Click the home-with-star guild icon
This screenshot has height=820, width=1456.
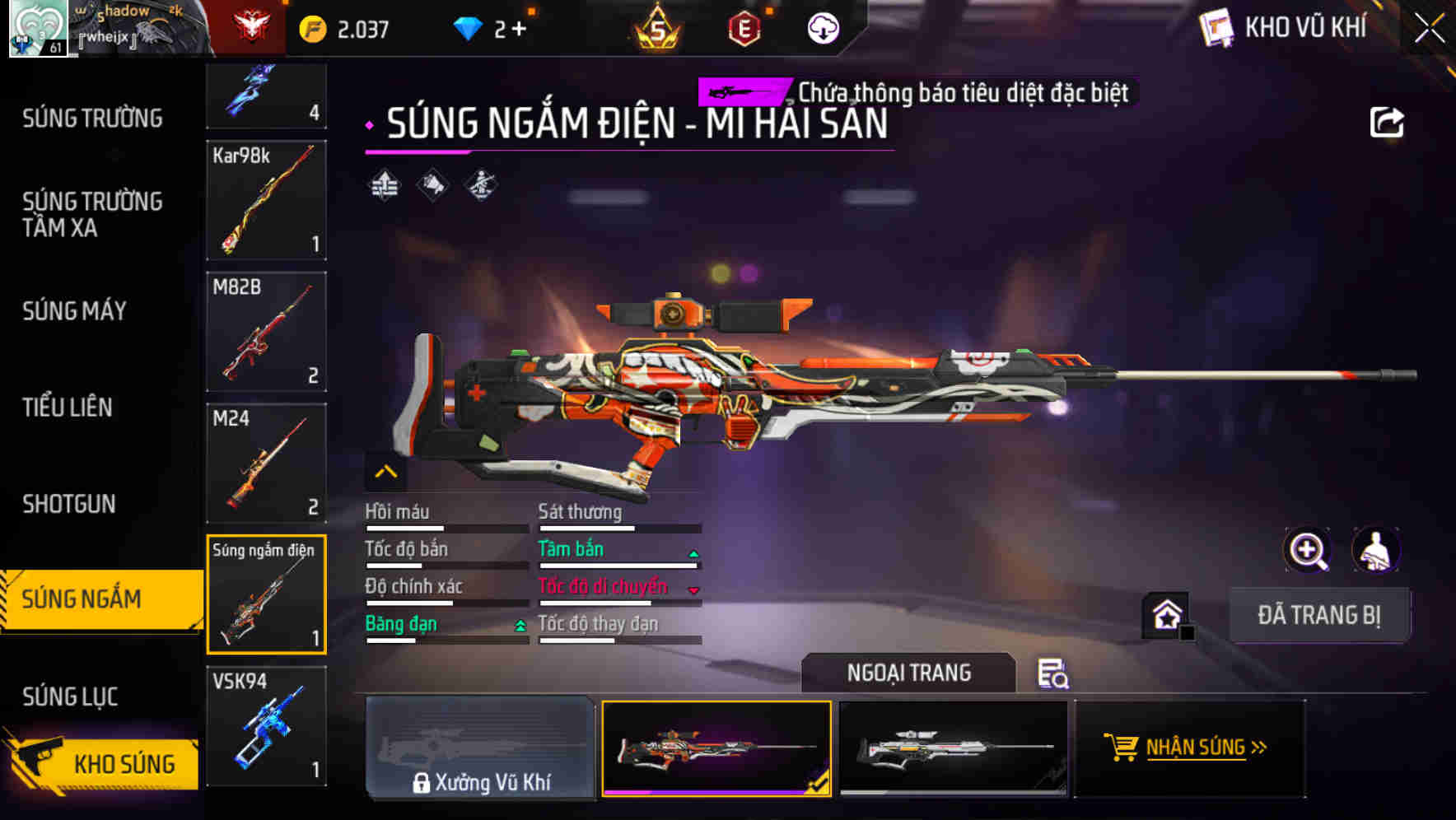click(x=1168, y=614)
